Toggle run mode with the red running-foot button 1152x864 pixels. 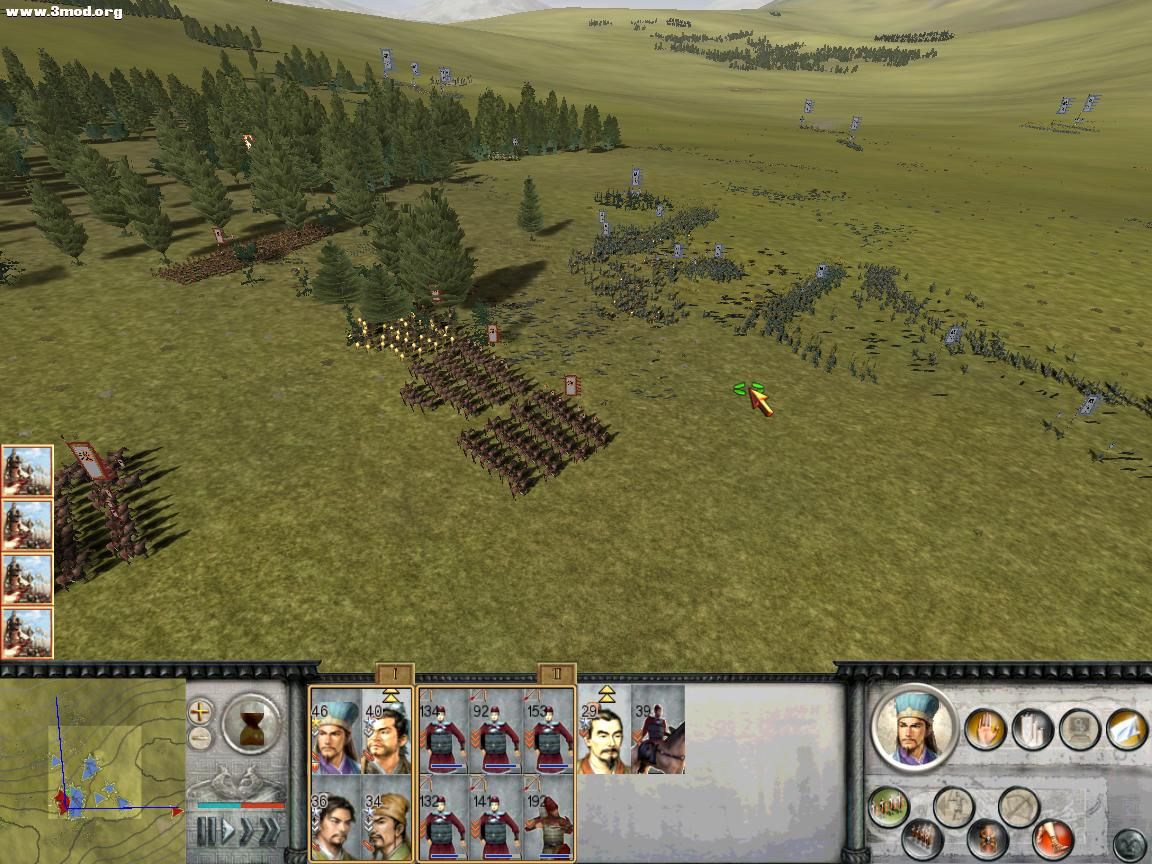tap(1052, 838)
